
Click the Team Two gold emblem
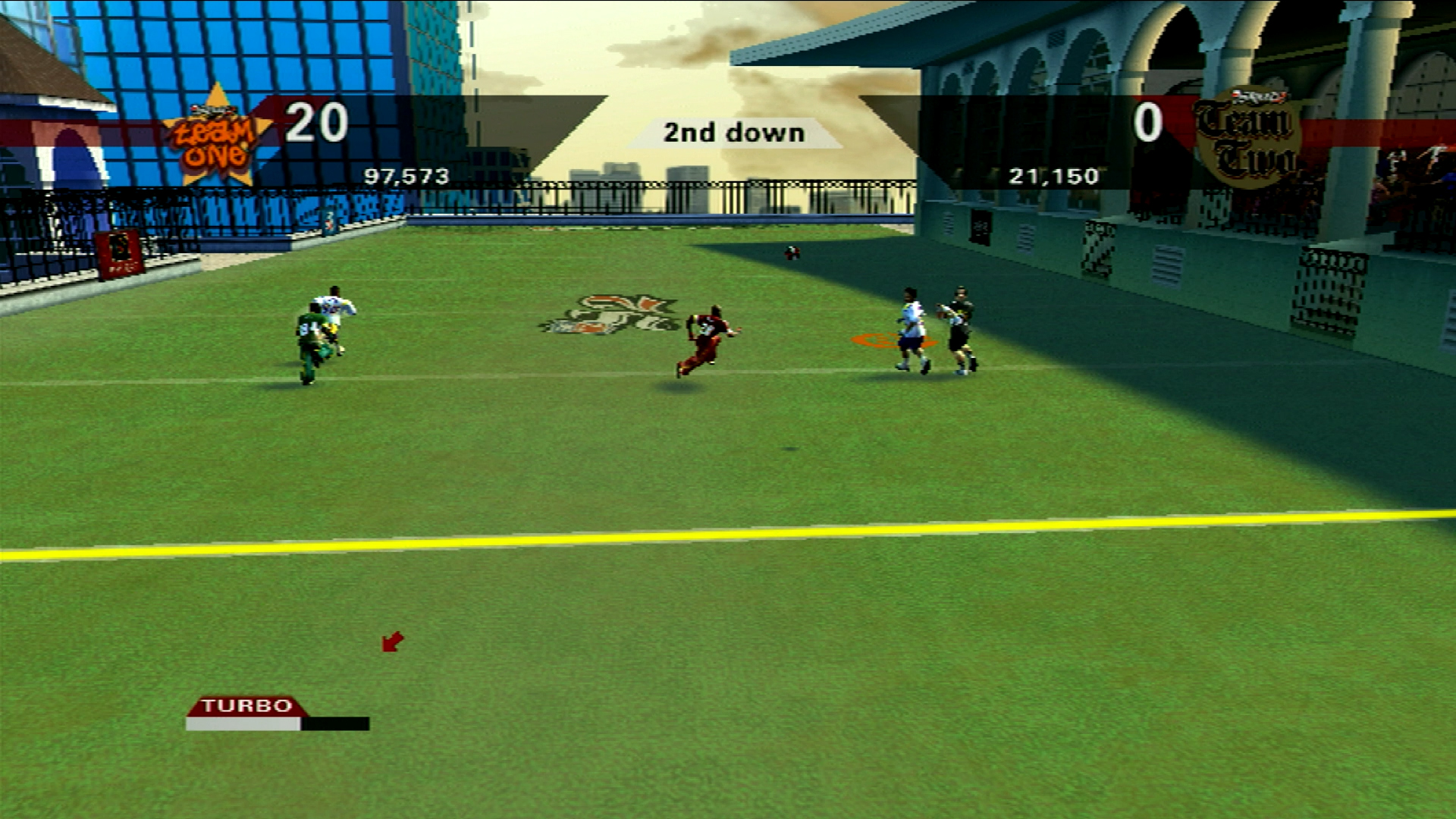pyautogui.click(x=1247, y=136)
